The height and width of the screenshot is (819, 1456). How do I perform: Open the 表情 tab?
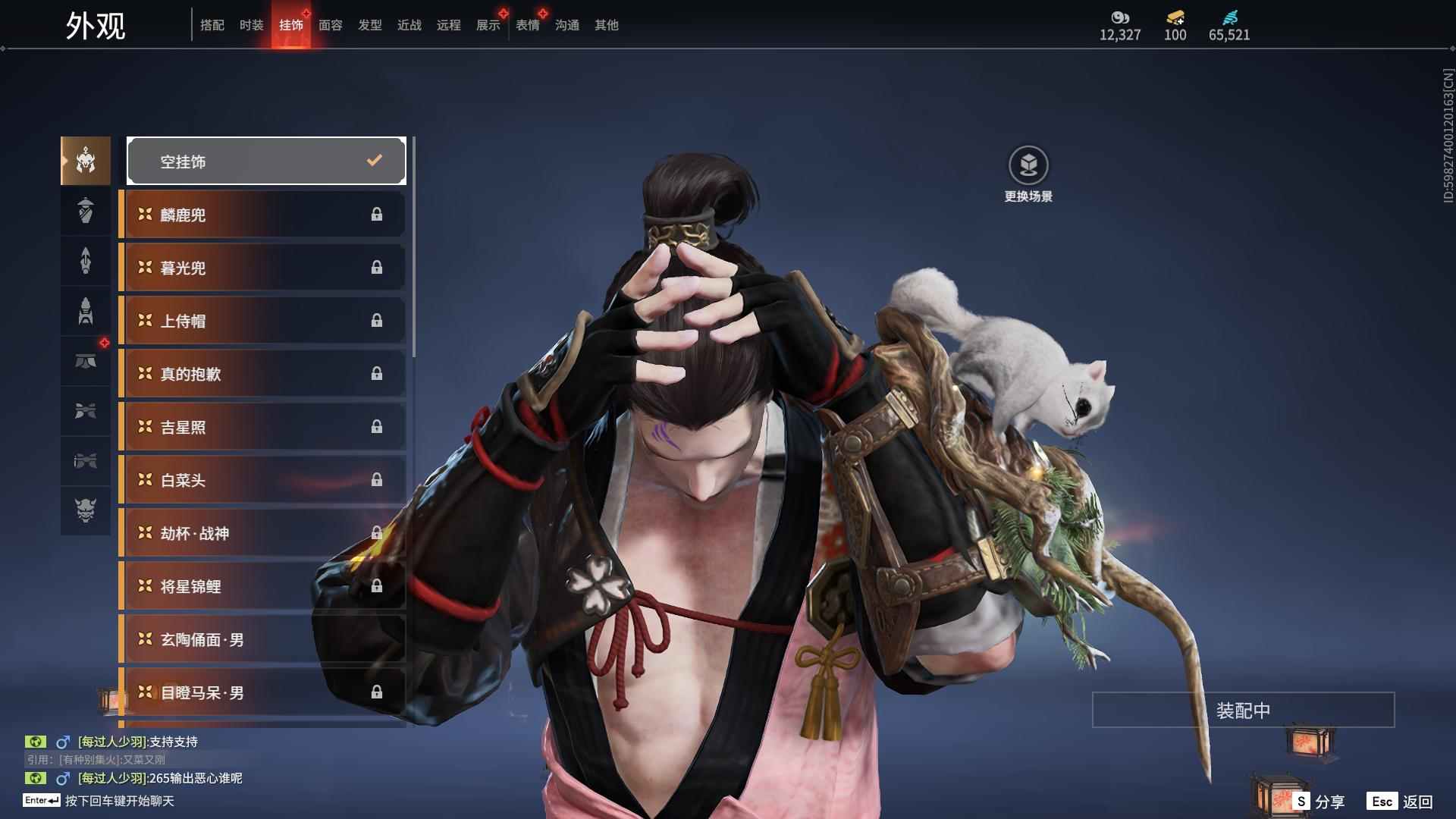point(528,25)
